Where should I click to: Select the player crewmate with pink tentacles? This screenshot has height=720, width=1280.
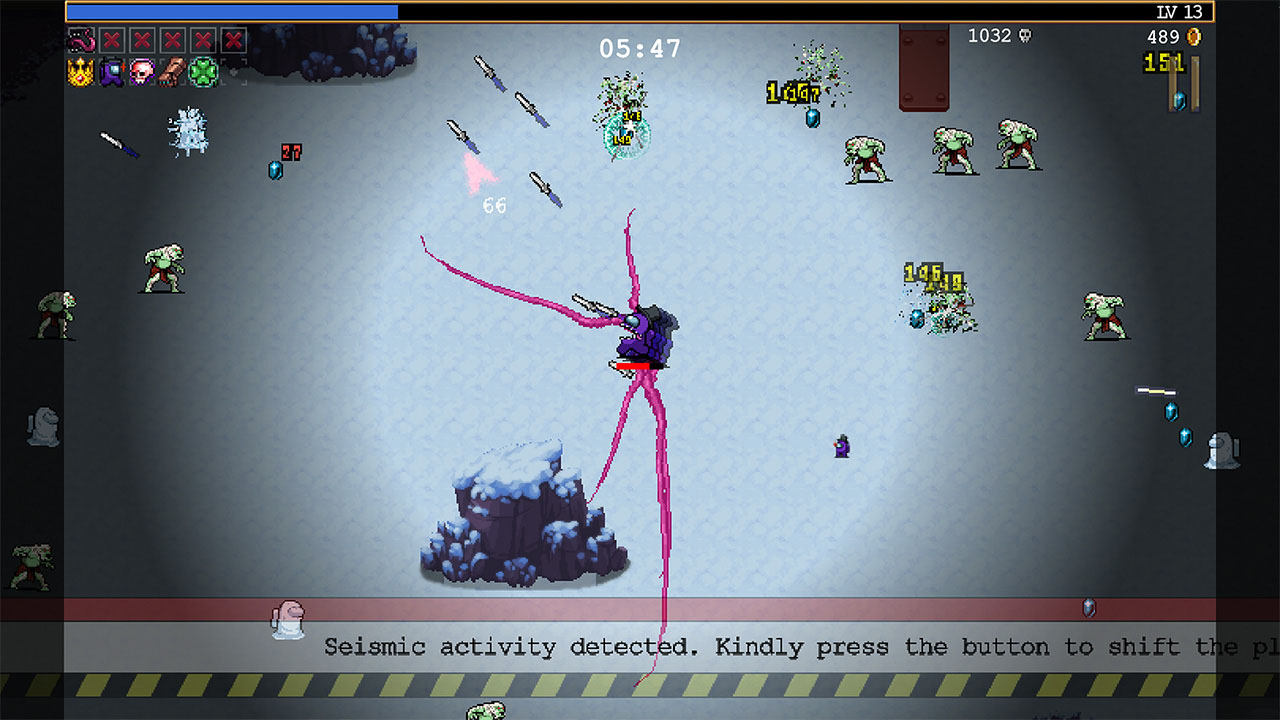[644, 335]
